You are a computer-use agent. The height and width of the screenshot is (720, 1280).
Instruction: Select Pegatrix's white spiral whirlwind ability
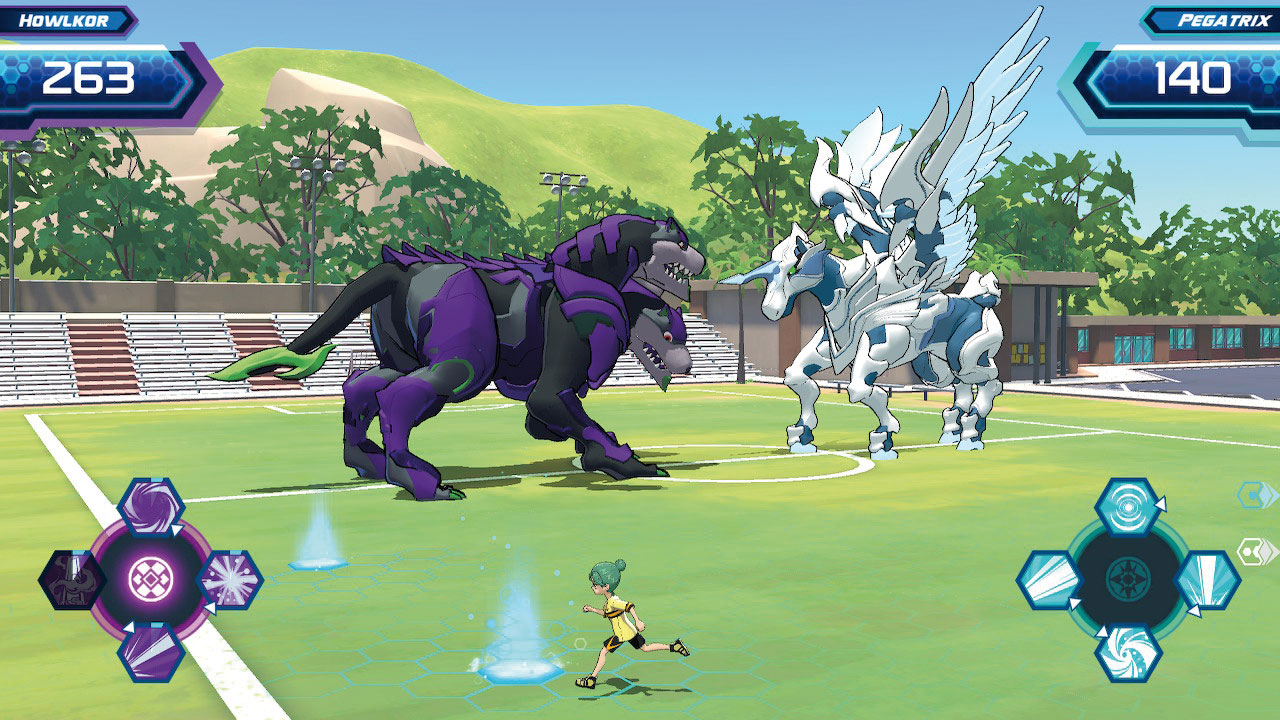[1127, 652]
